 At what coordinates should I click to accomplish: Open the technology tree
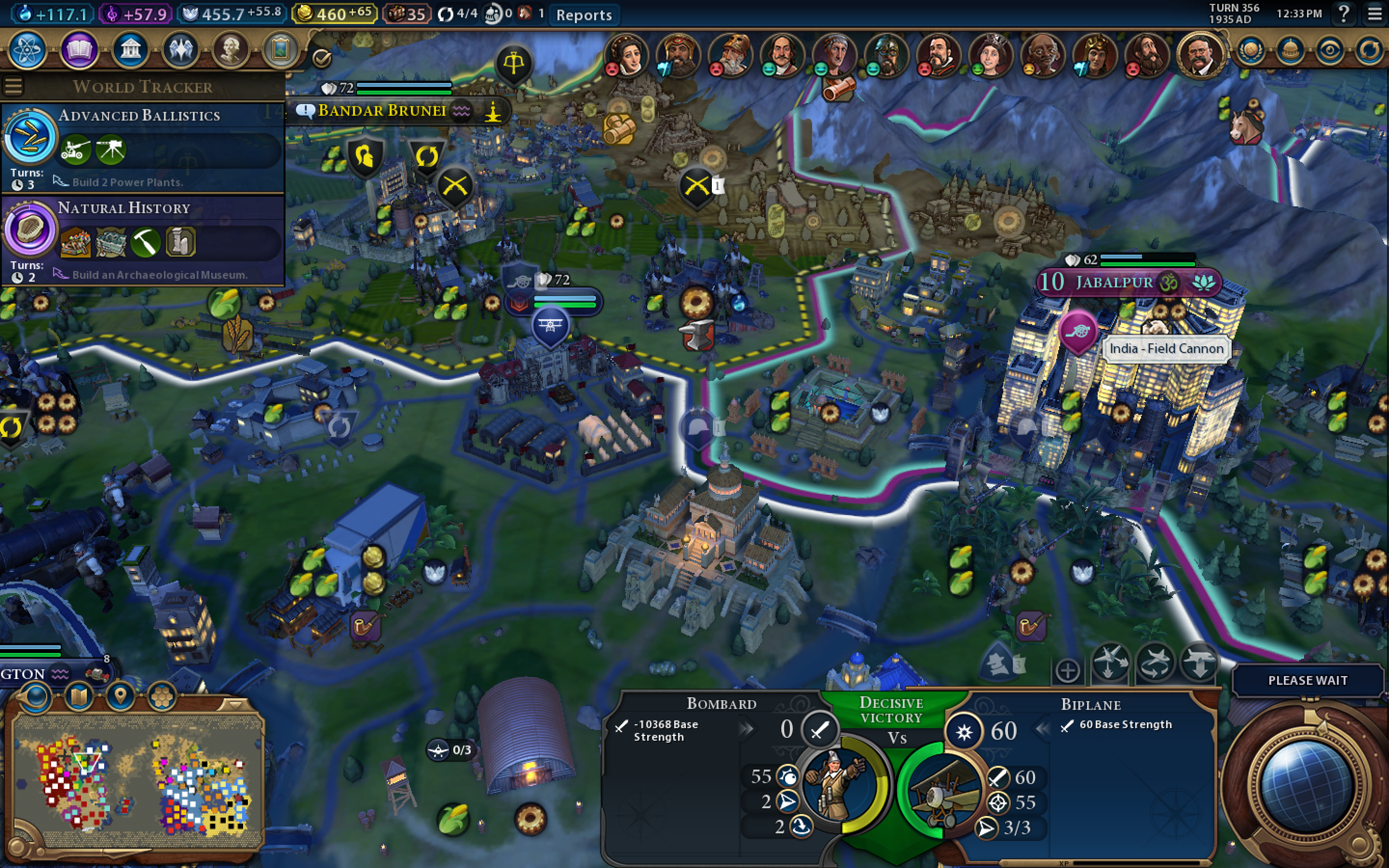28,50
